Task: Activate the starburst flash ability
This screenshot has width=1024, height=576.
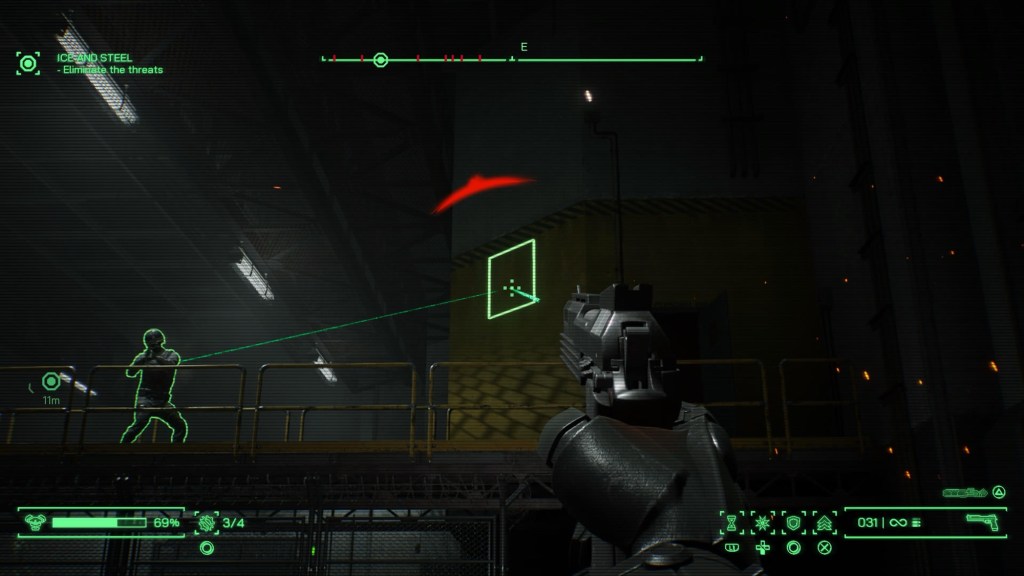Action: point(763,522)
